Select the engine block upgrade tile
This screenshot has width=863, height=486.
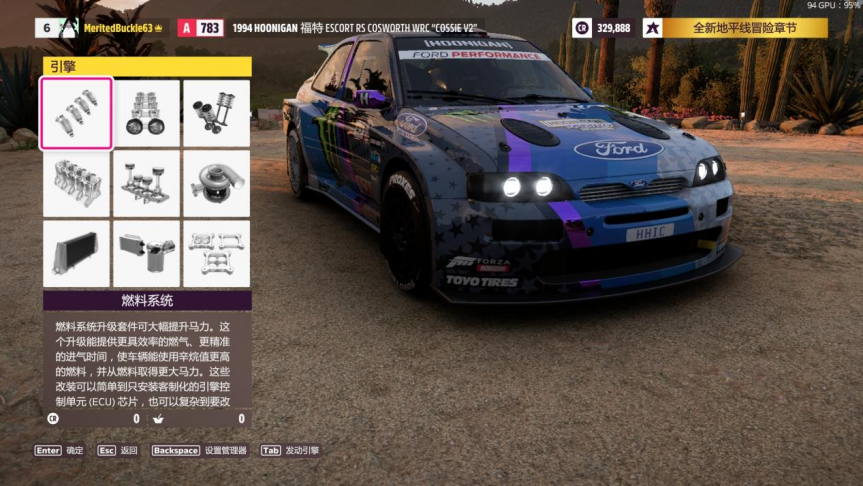coord(76,184)
